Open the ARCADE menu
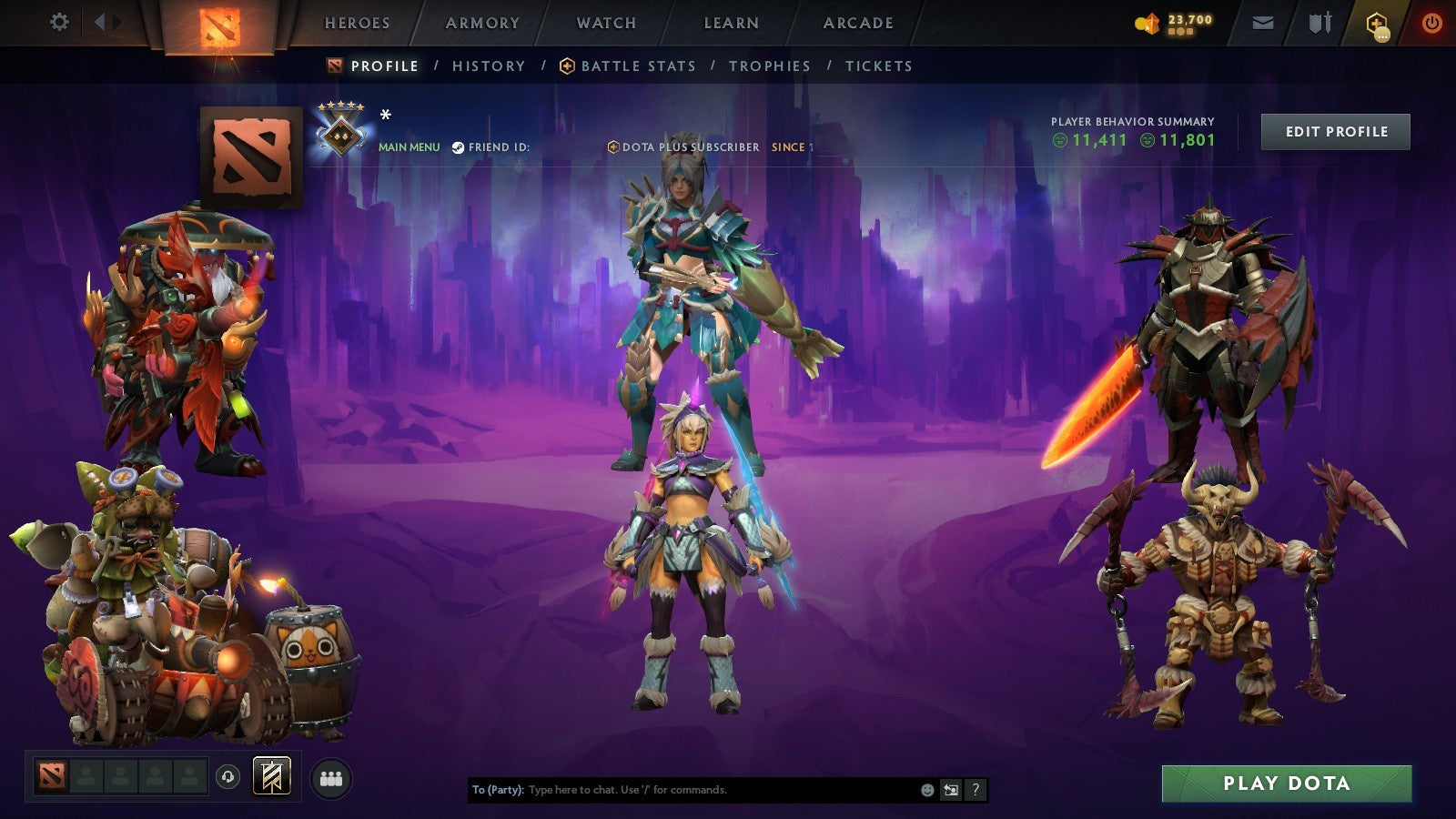The image size is (1456, 819). point(856,24)
